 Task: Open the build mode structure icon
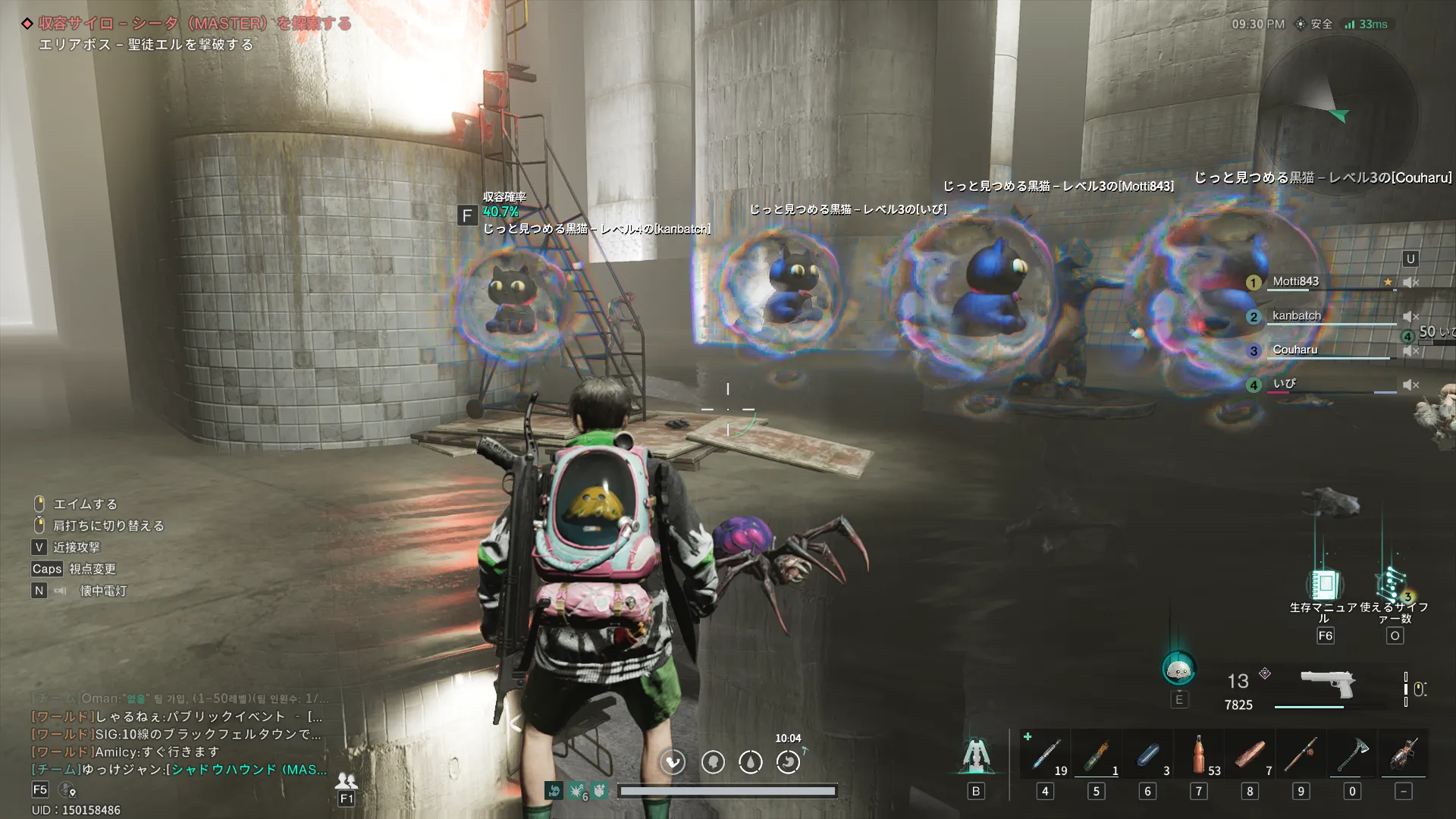click(x=976, y=755)
